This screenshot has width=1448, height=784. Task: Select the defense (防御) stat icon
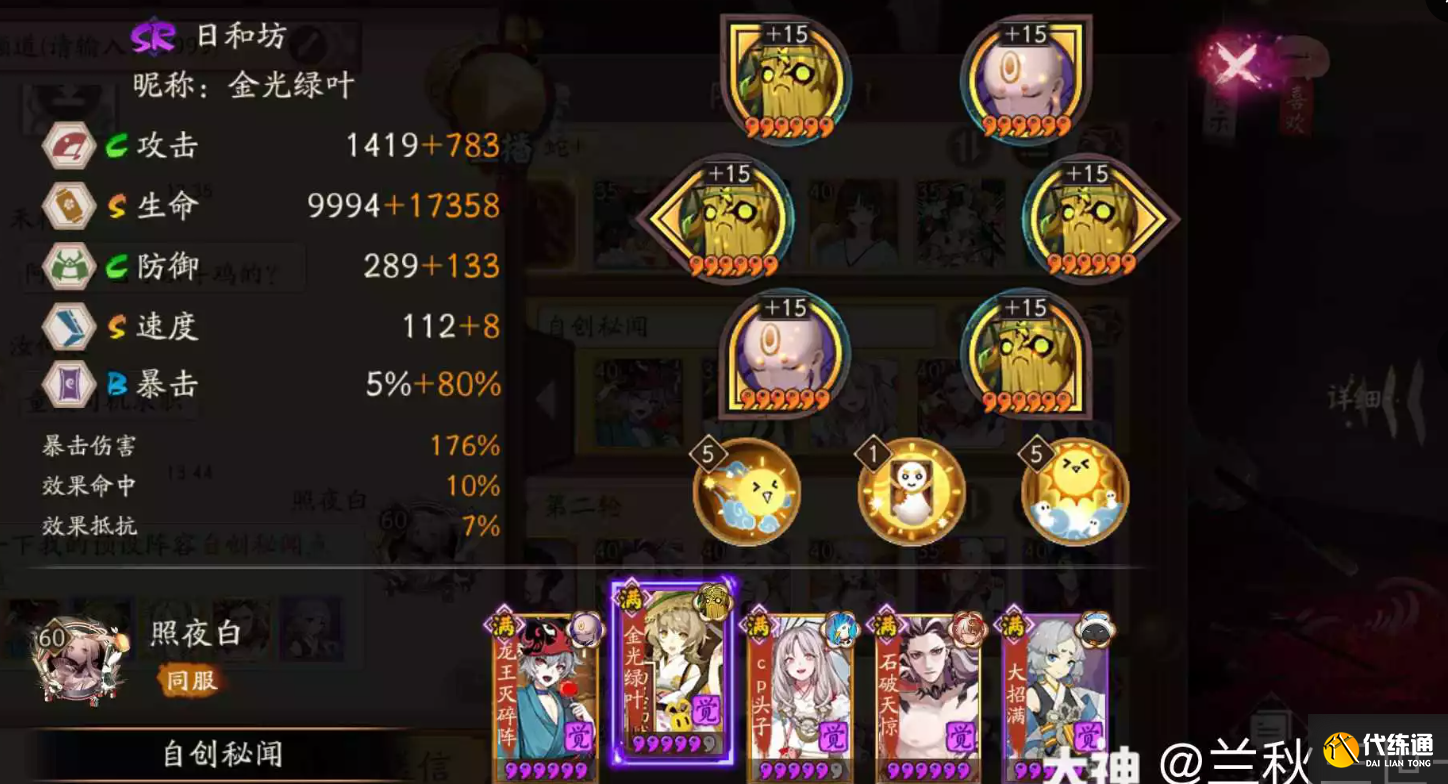coord(67,267)
